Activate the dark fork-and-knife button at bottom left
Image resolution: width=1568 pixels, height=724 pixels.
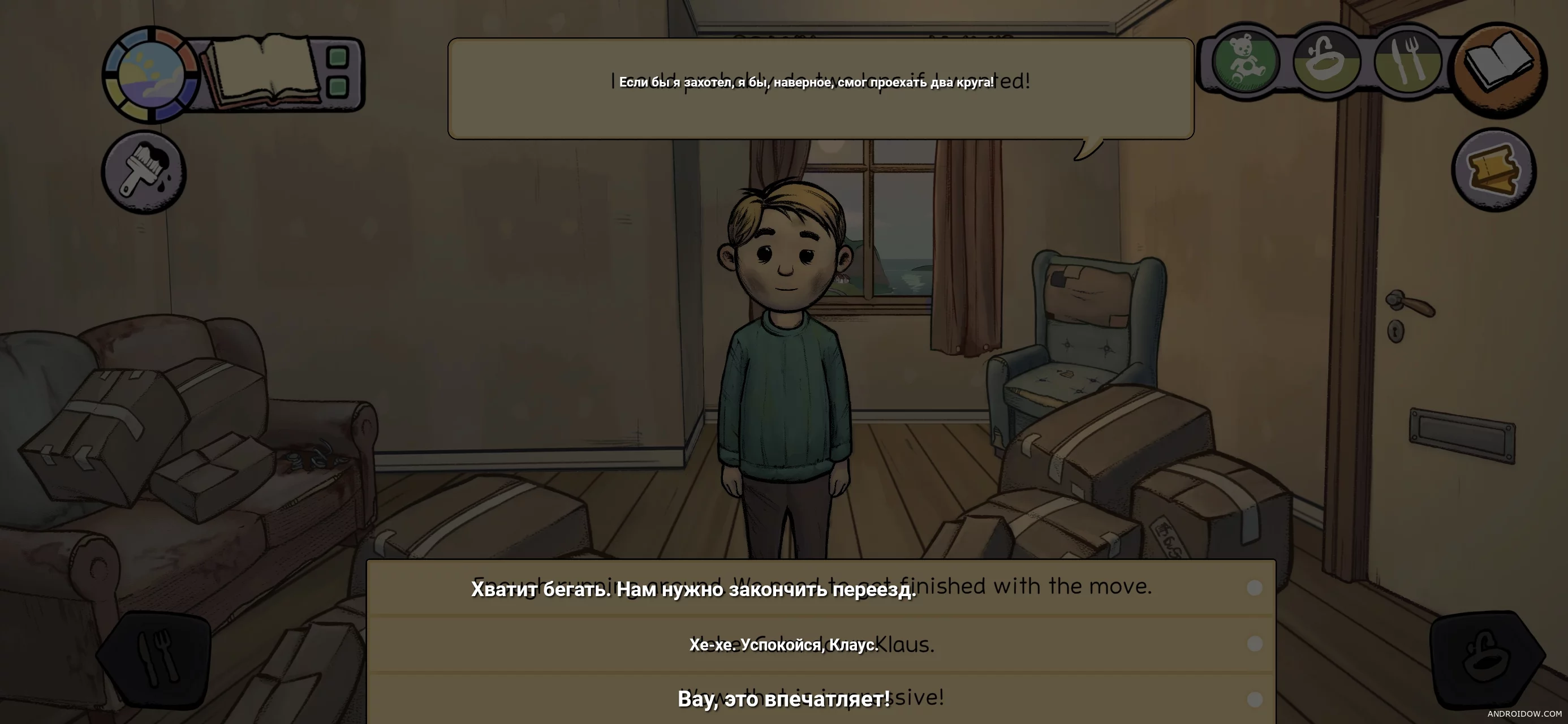[157, 658]
